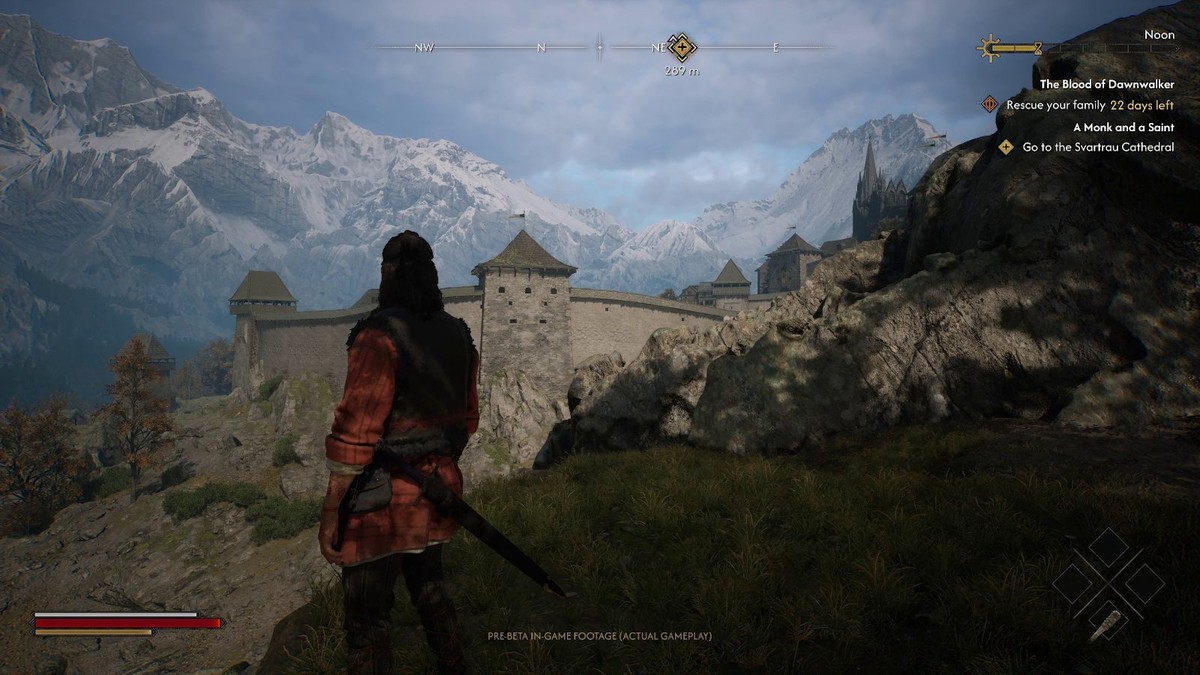Click the sun time-of-day icon

990,47
